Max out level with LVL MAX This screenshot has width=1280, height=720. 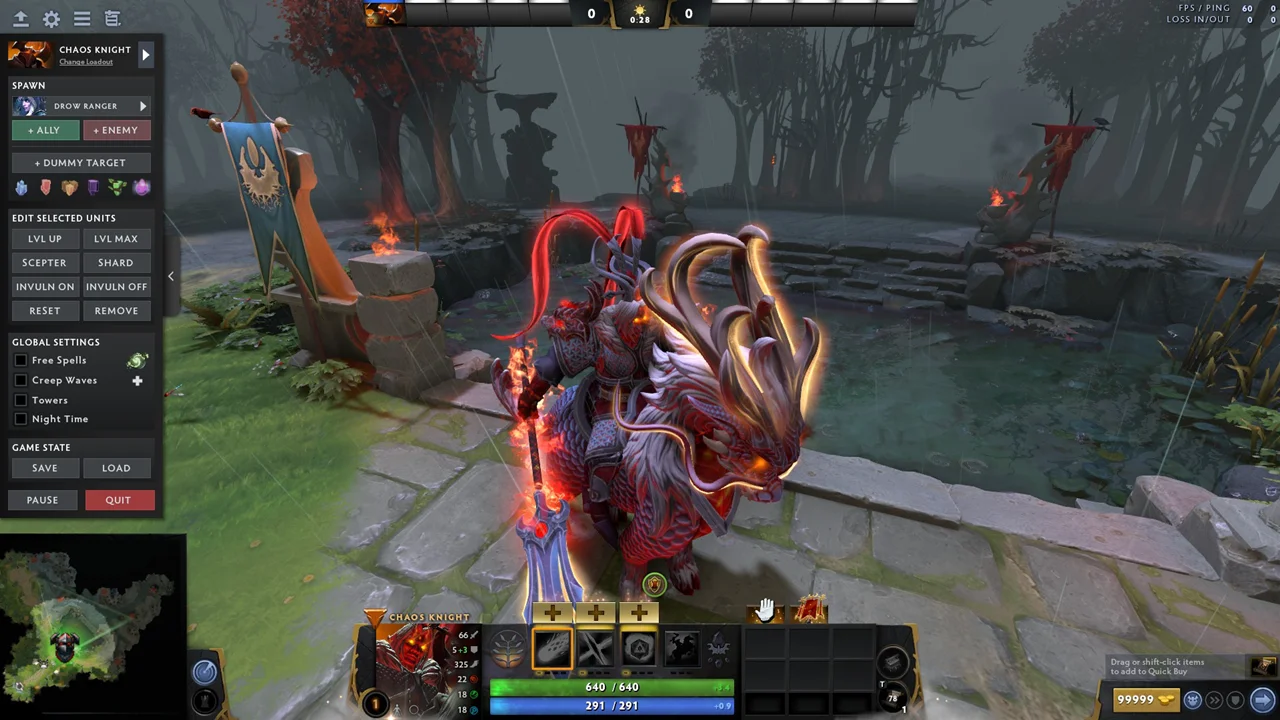[x=116, y=239]
